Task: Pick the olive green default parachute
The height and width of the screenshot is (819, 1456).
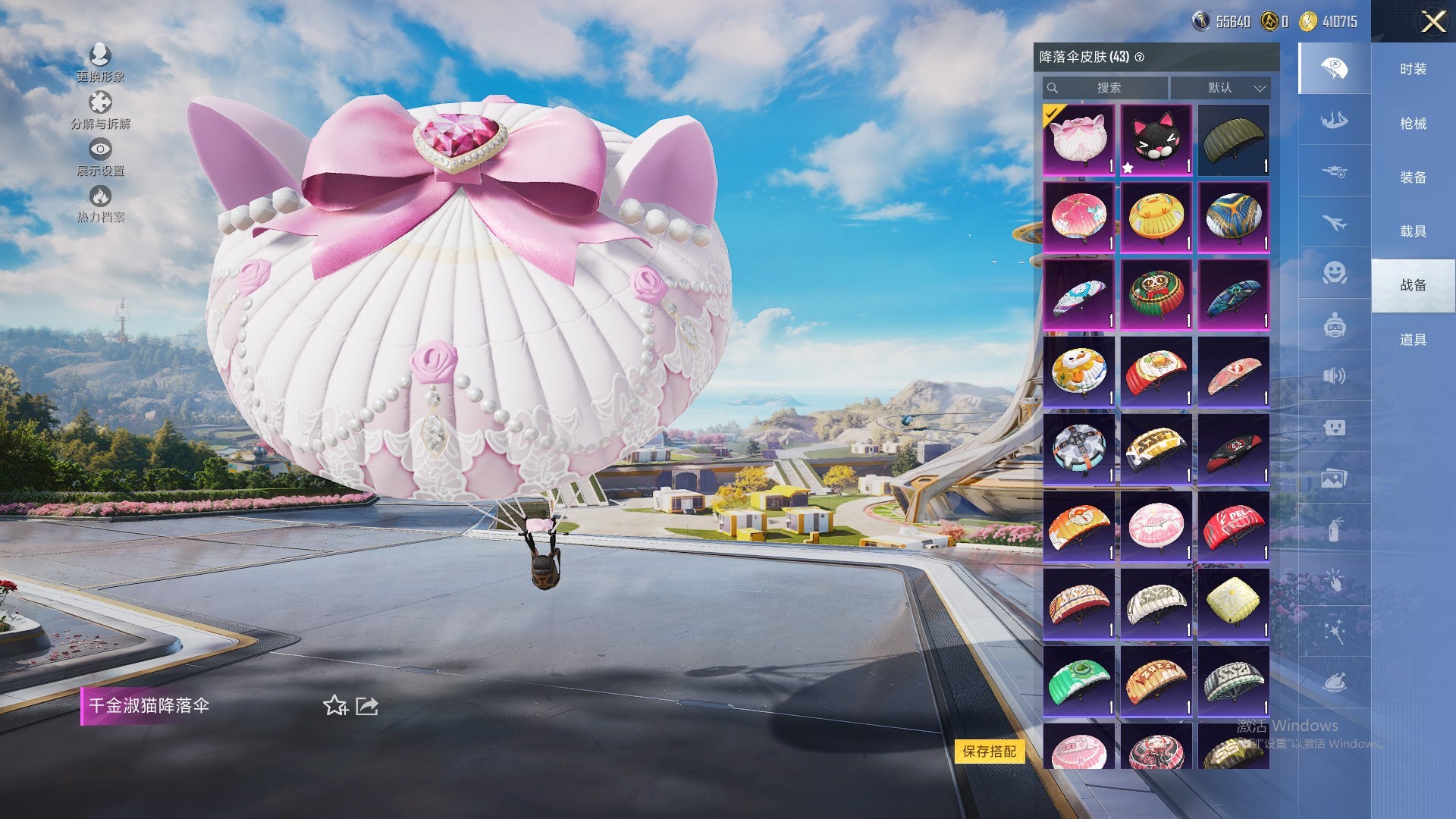Action: pyautogui.click(x=1233, y=140)
